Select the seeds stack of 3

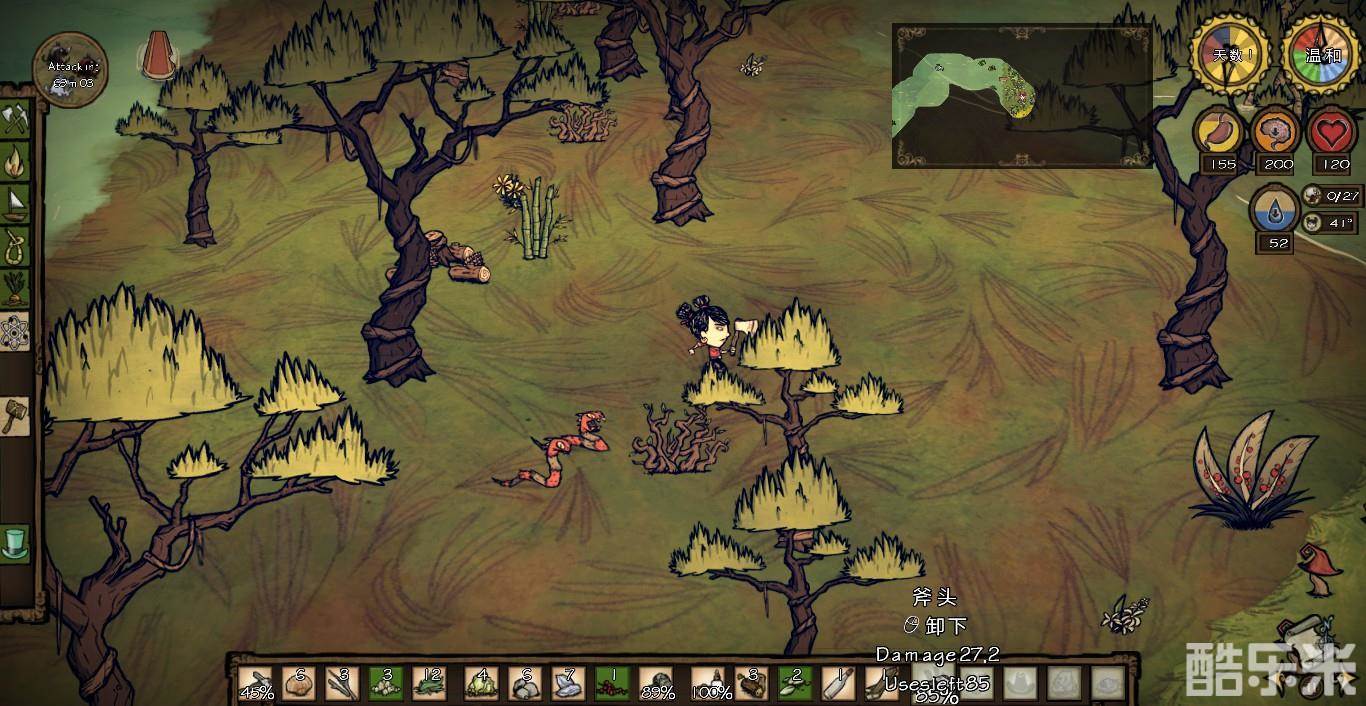(x=386, y=683)
